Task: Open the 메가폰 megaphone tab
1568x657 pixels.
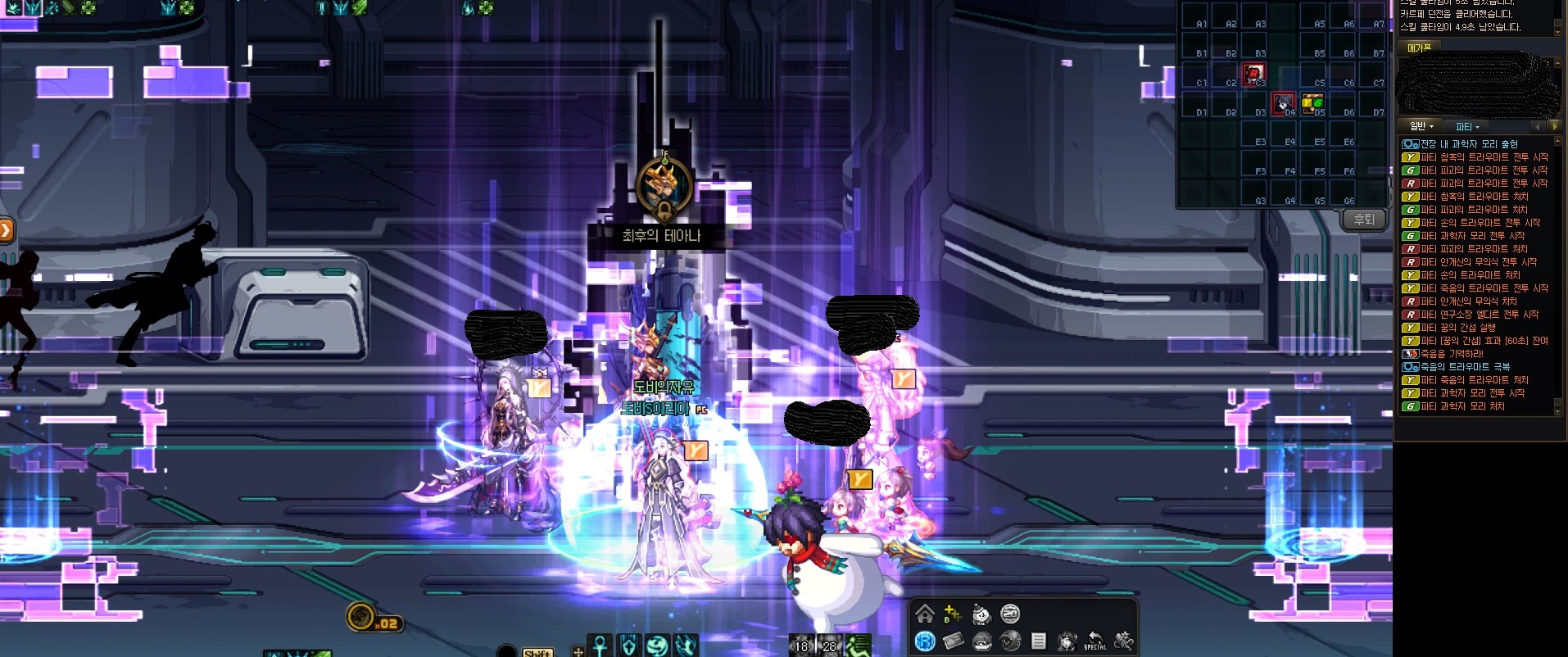Action: [1419, 48]
